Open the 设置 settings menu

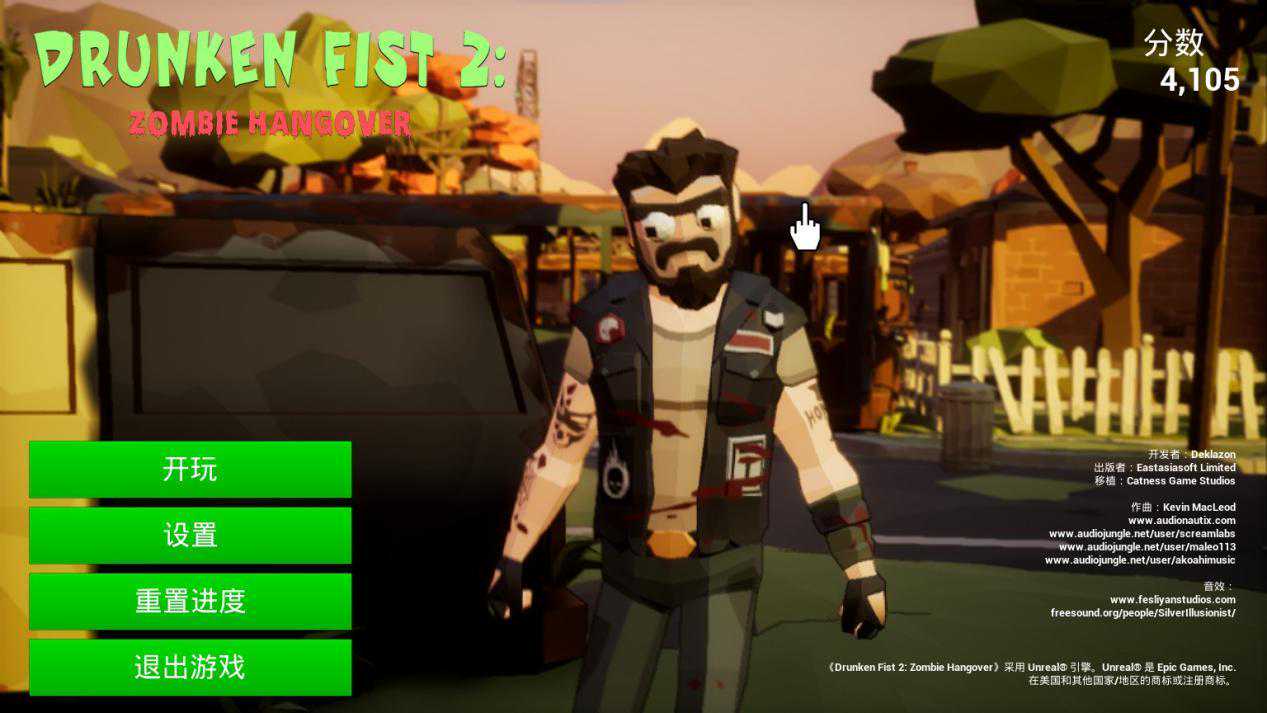click(x=190, y=535)
